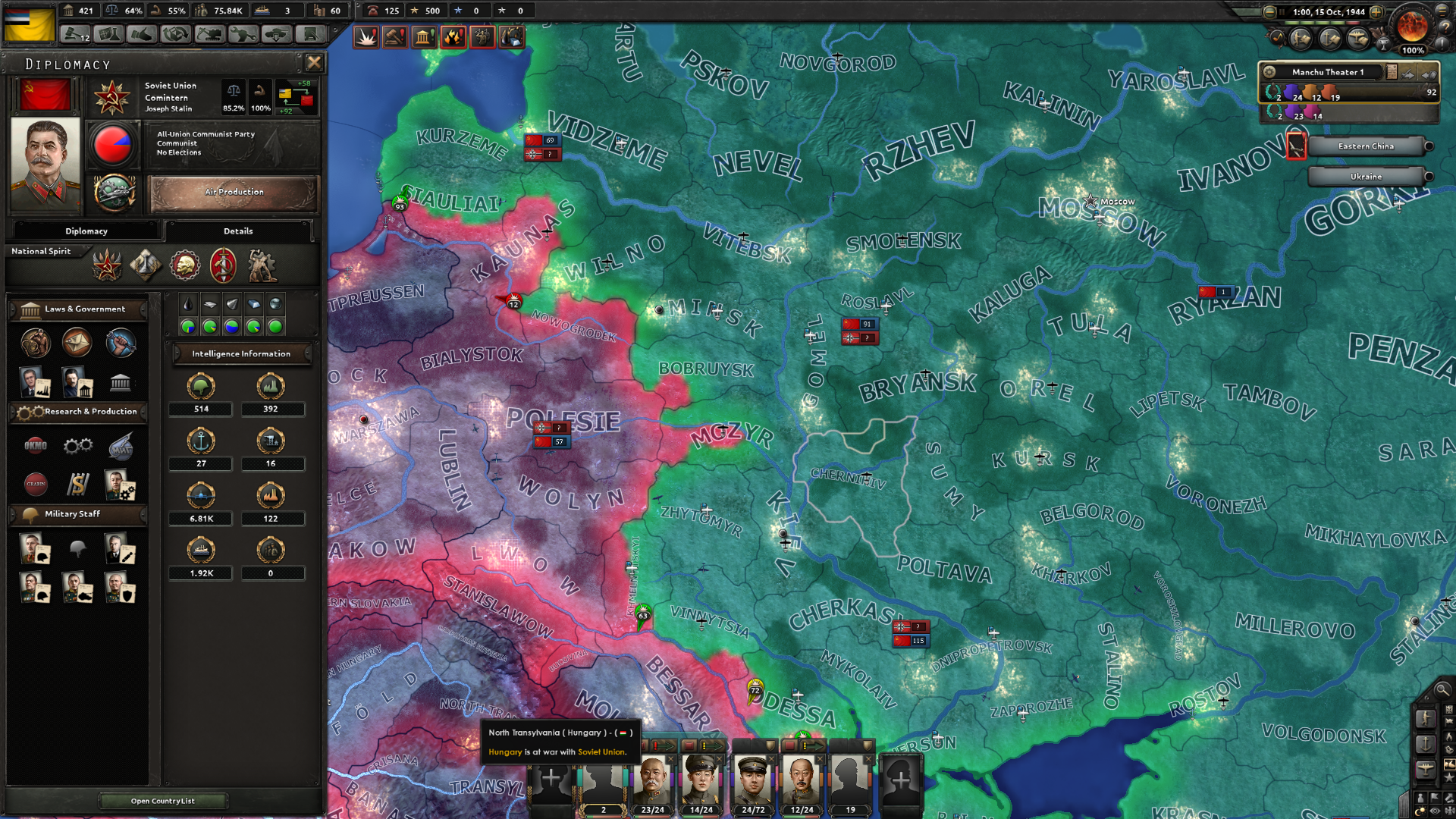
Task: Click the burning garrison alert above the map
Action: (453, 36)
